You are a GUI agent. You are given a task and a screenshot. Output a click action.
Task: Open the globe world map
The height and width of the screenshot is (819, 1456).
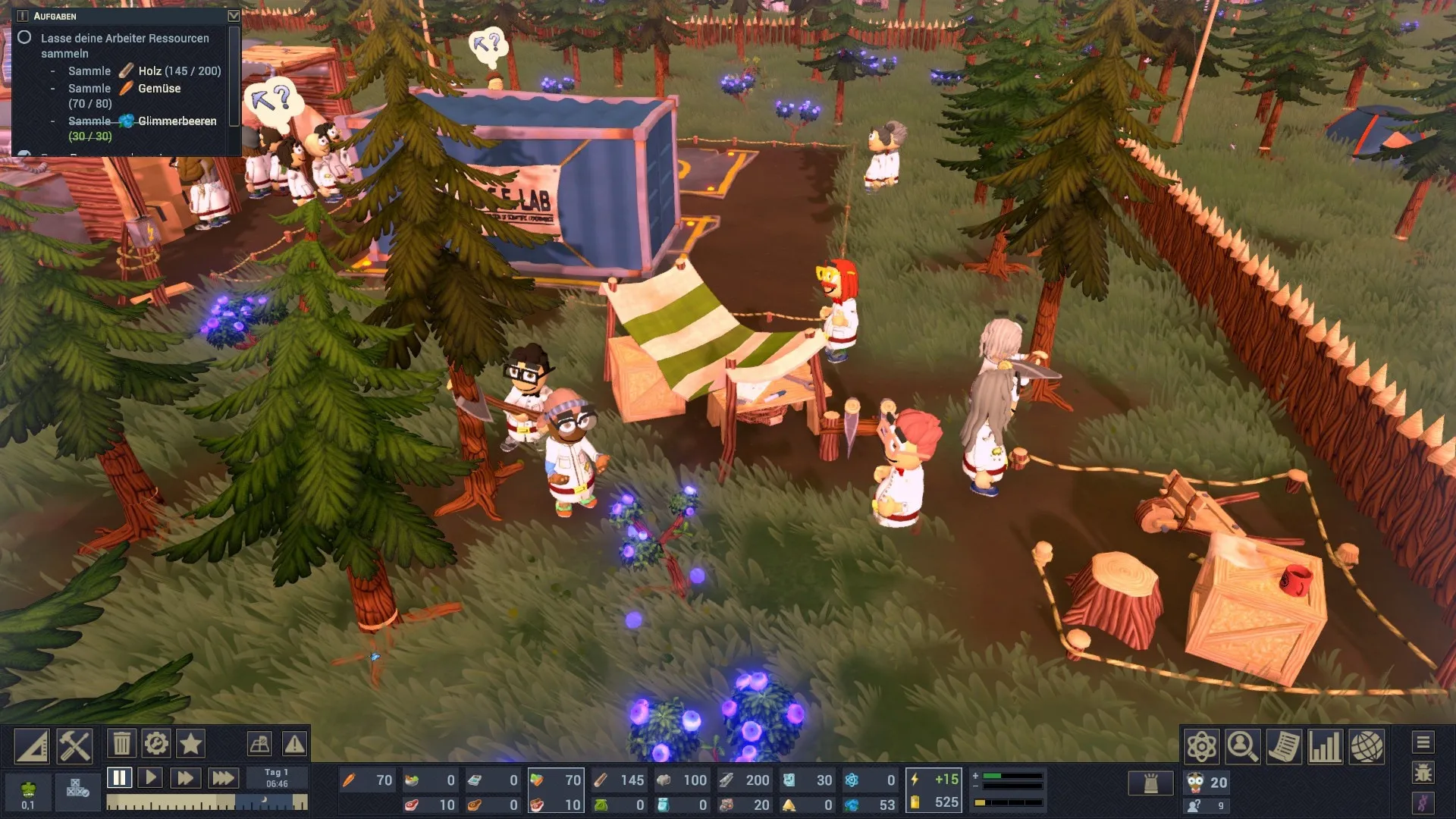pos(1367,747)
